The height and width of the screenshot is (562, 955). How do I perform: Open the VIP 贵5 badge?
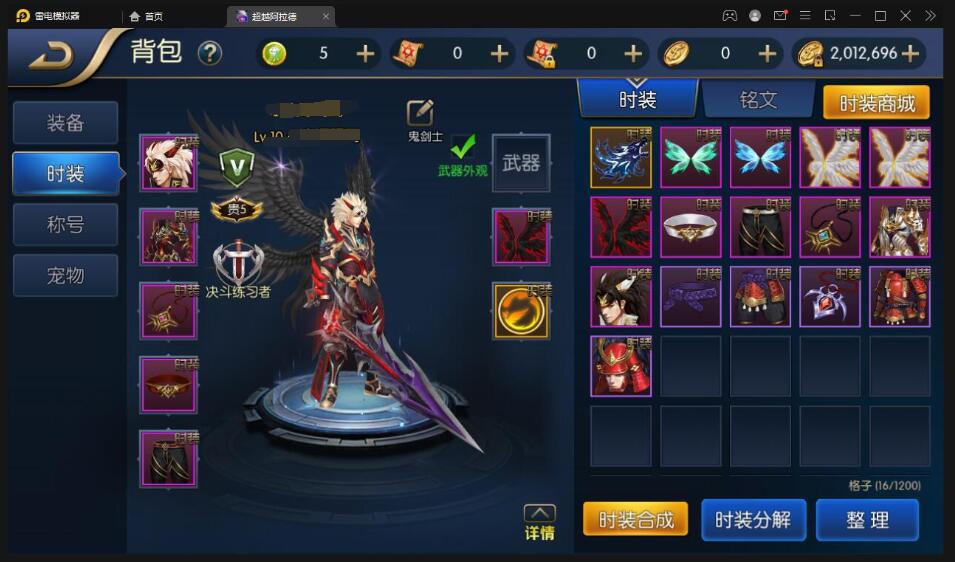236,210
